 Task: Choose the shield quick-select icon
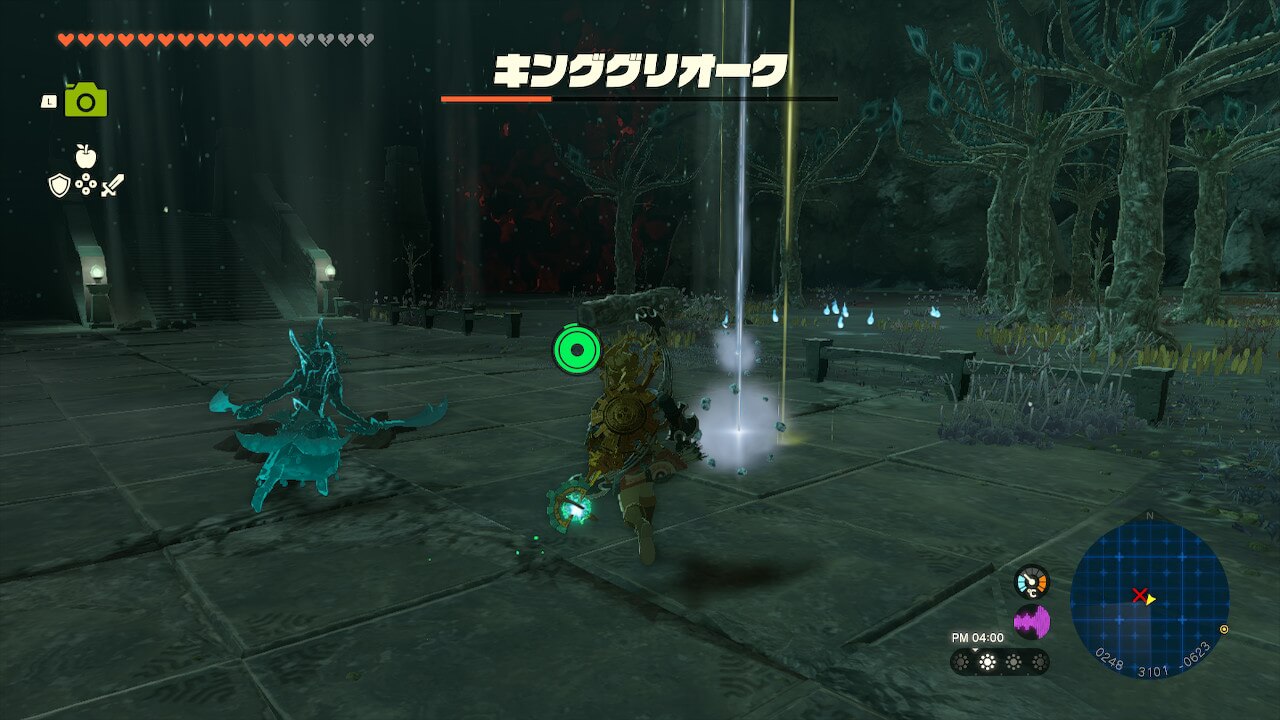(x=59, y=185)
